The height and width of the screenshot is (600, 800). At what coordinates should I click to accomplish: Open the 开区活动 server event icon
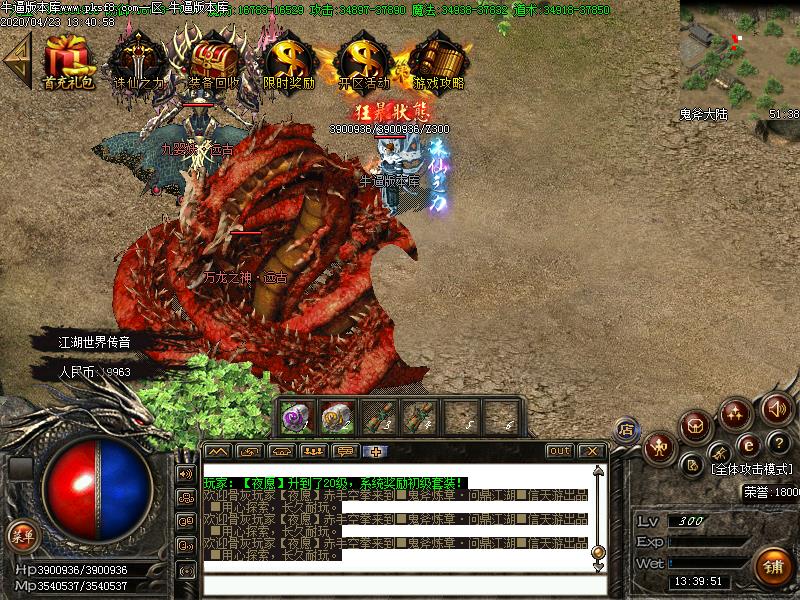(x=363, y=61)
